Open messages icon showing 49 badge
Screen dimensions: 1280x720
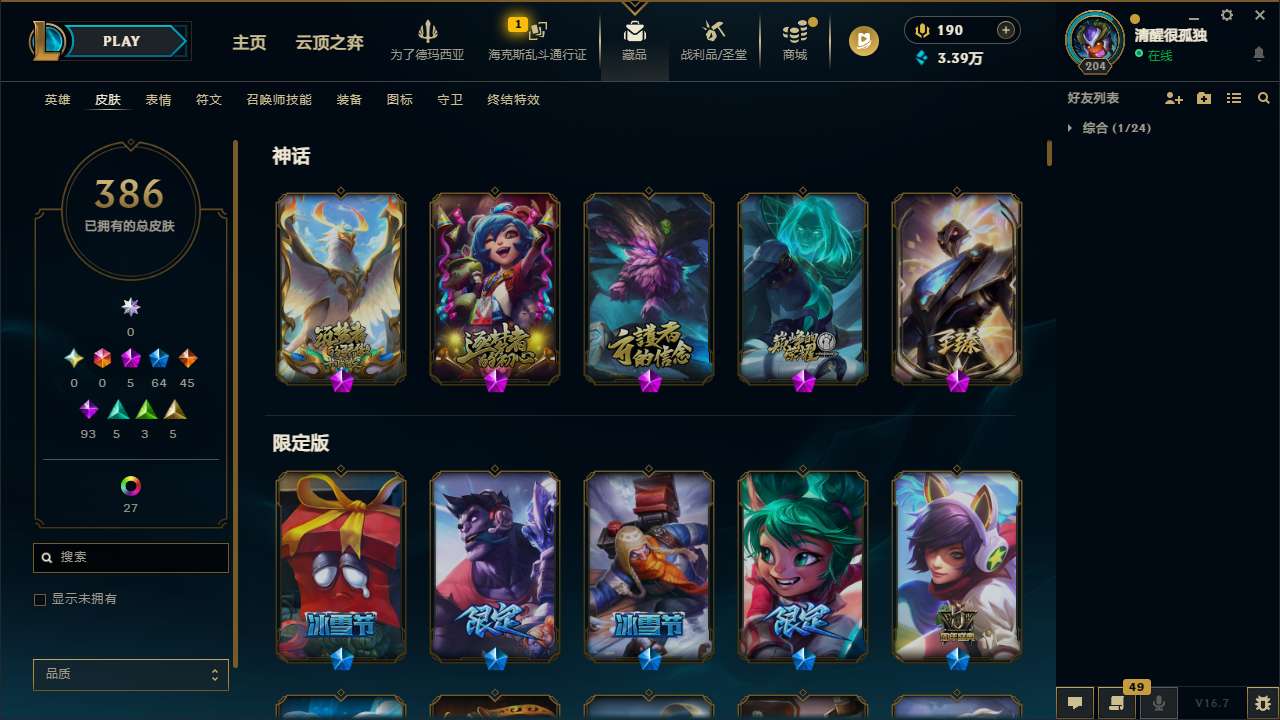pos(1118,703)
